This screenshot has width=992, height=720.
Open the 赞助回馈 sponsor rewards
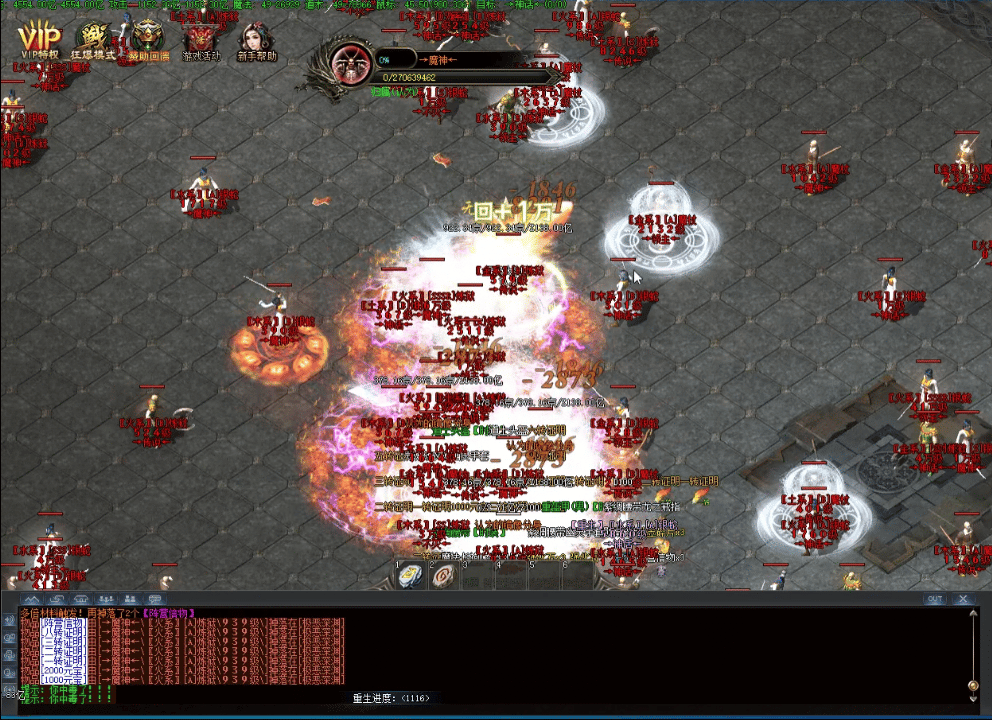pos(149,41)
